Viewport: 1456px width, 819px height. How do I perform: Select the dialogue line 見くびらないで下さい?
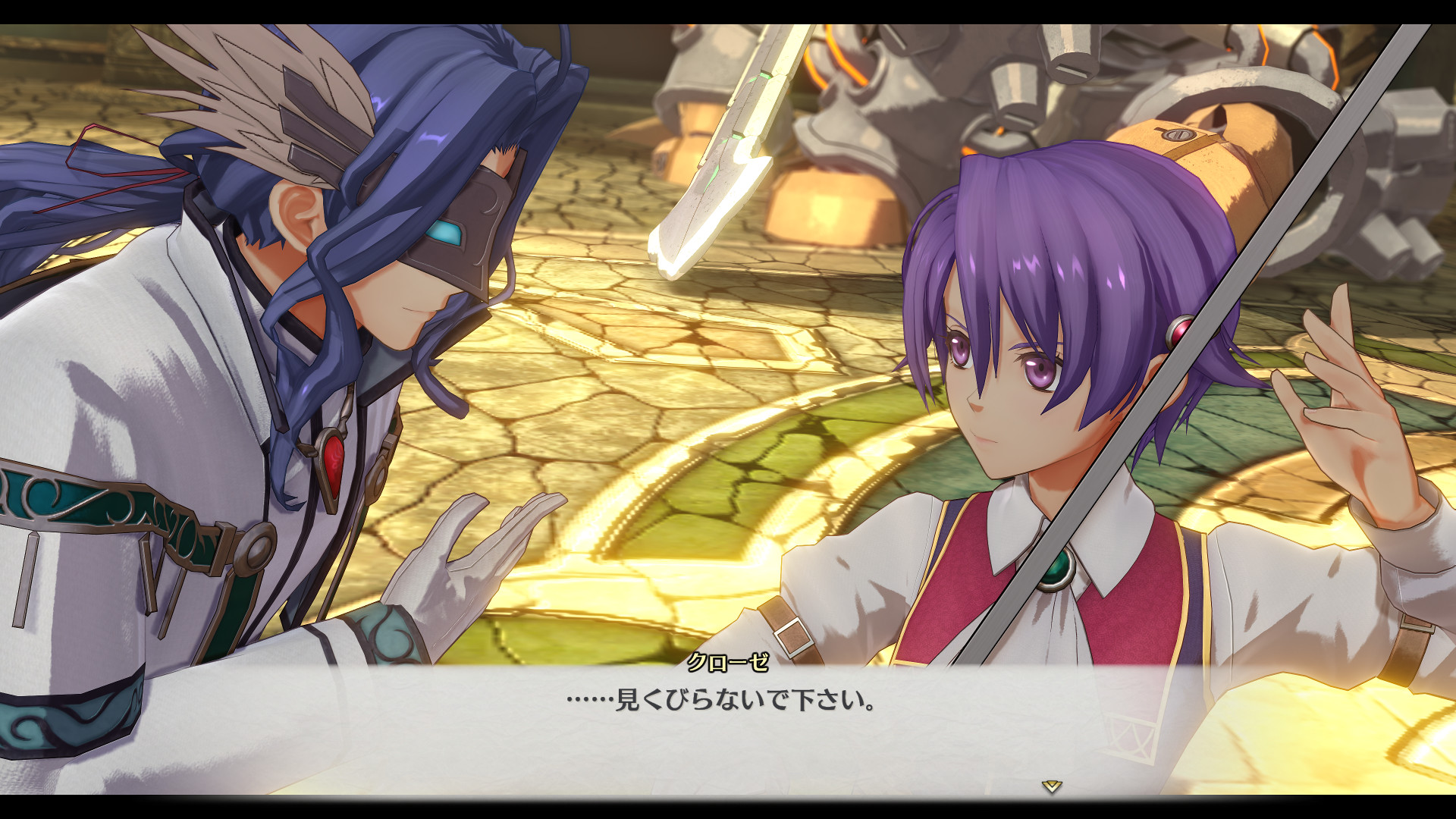758,703
